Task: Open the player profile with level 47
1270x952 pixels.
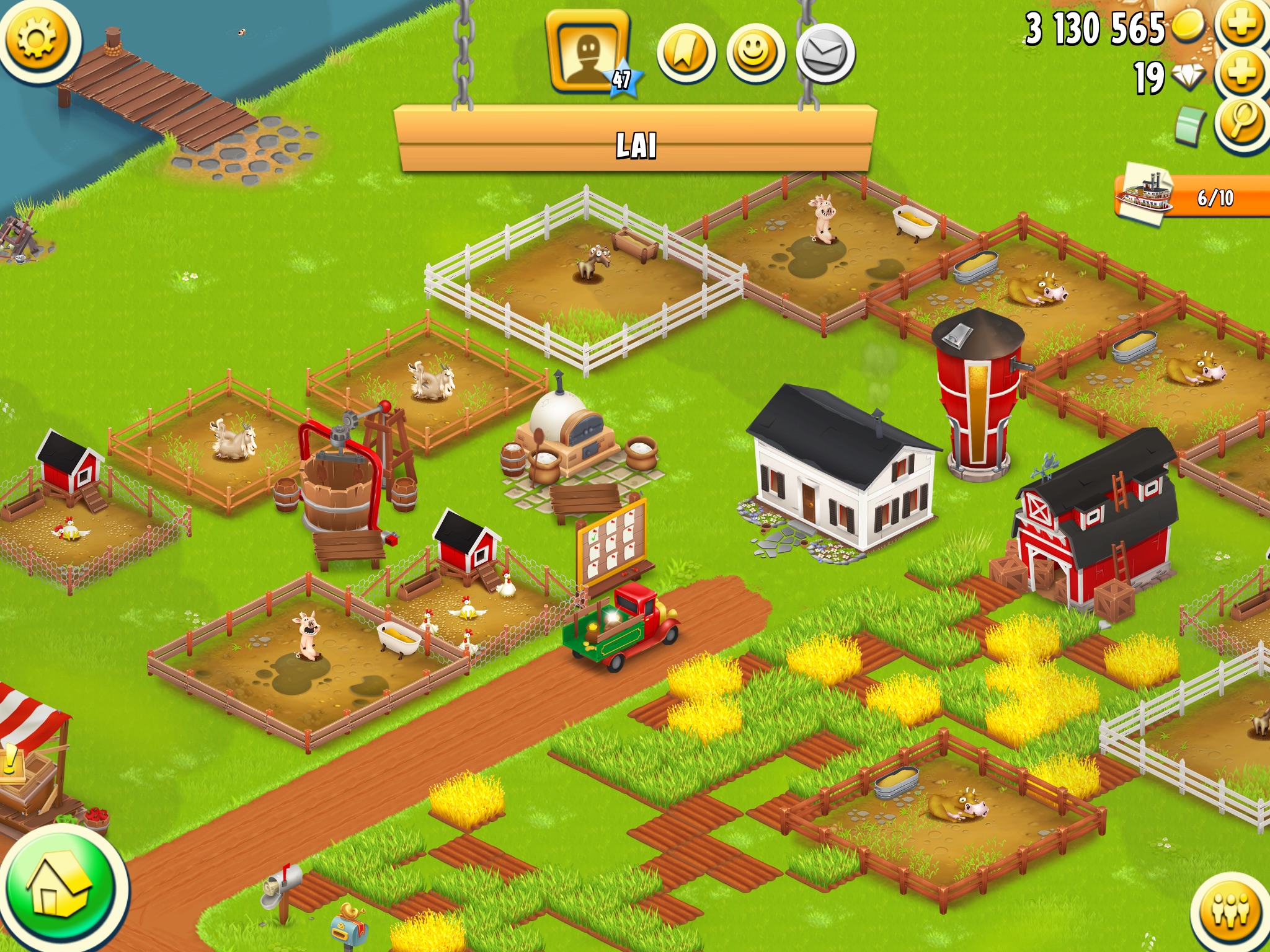Action: 588,53
